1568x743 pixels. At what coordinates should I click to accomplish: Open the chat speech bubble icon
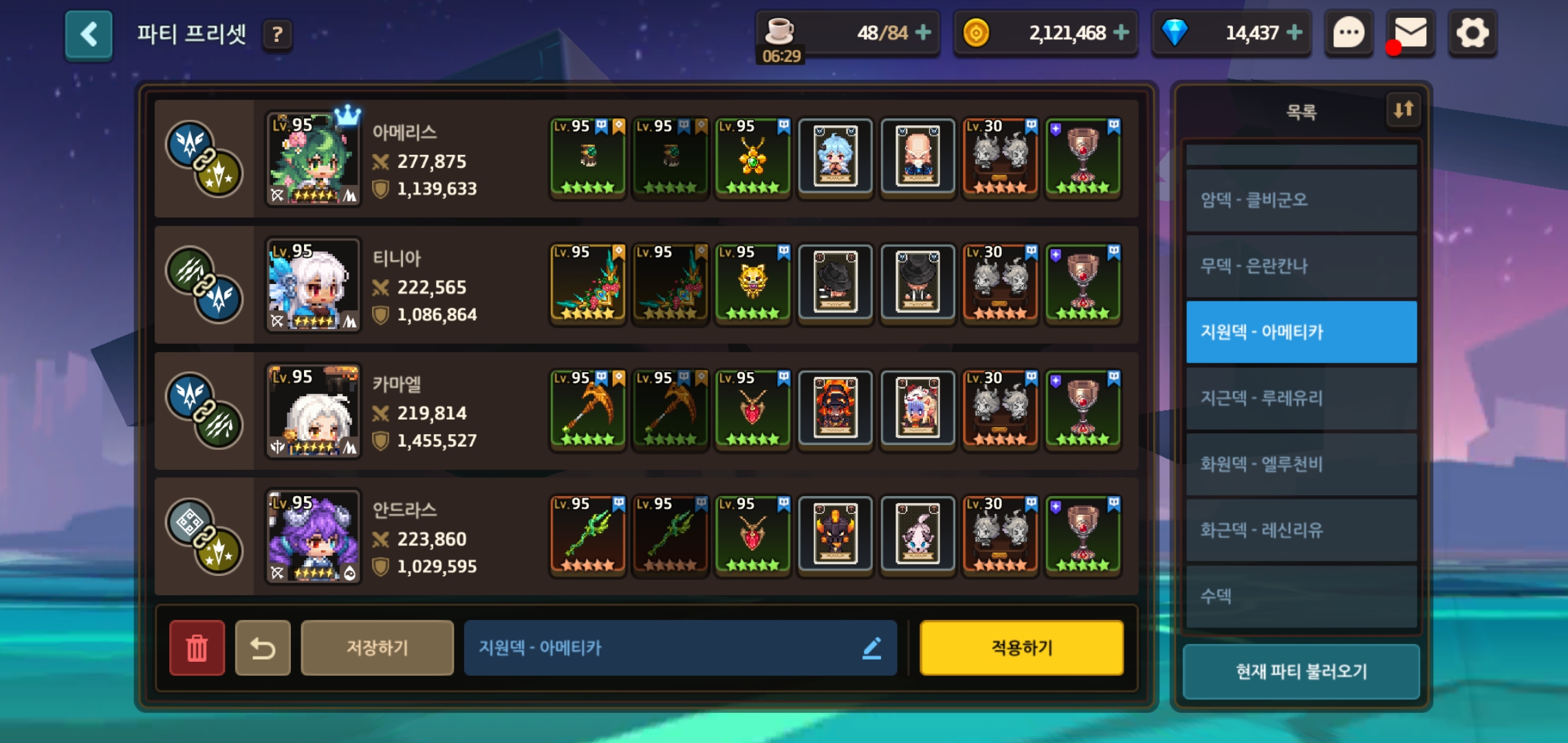pyautogui.click(x=1348, y=33)
